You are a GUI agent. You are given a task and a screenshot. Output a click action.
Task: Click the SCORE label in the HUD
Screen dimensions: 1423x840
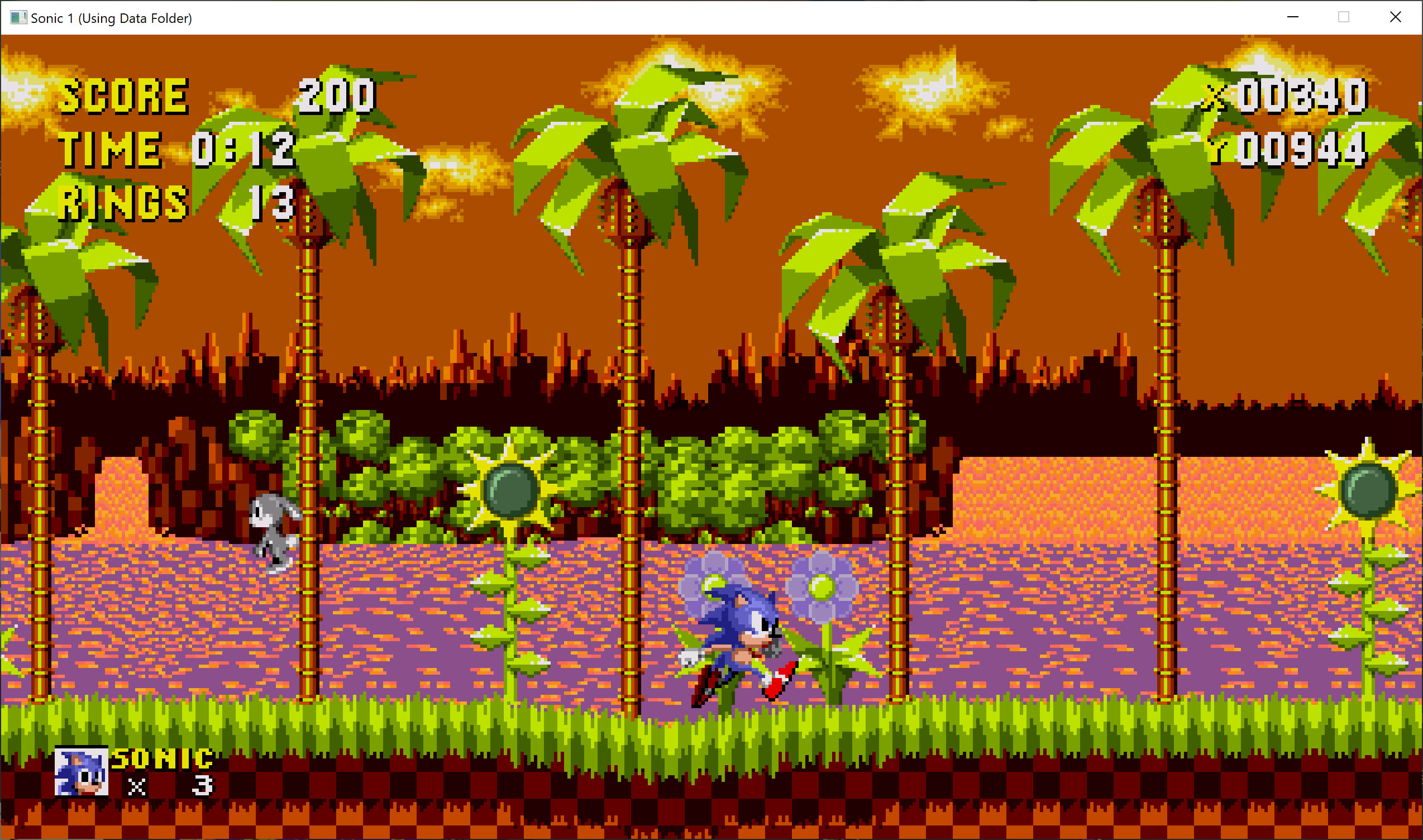pyautogui.click(x=123, y=97)
